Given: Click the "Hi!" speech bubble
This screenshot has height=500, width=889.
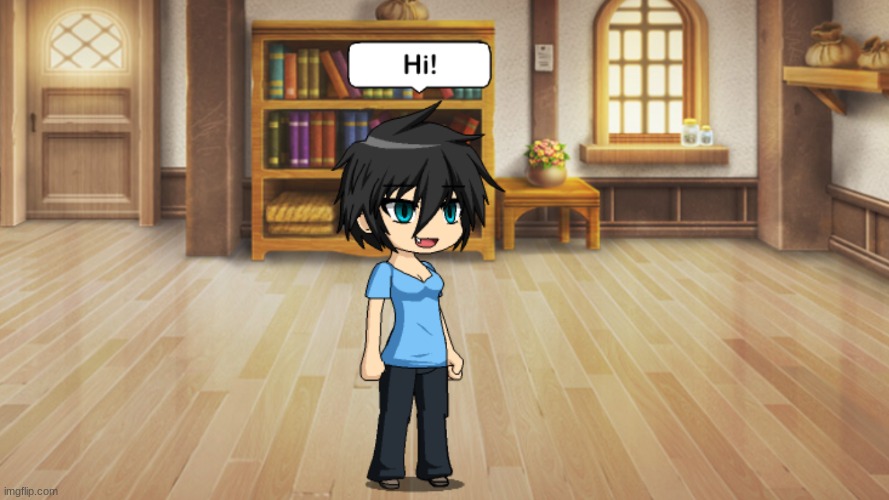Looking at the screenshot, I should [x=419, y=65].
